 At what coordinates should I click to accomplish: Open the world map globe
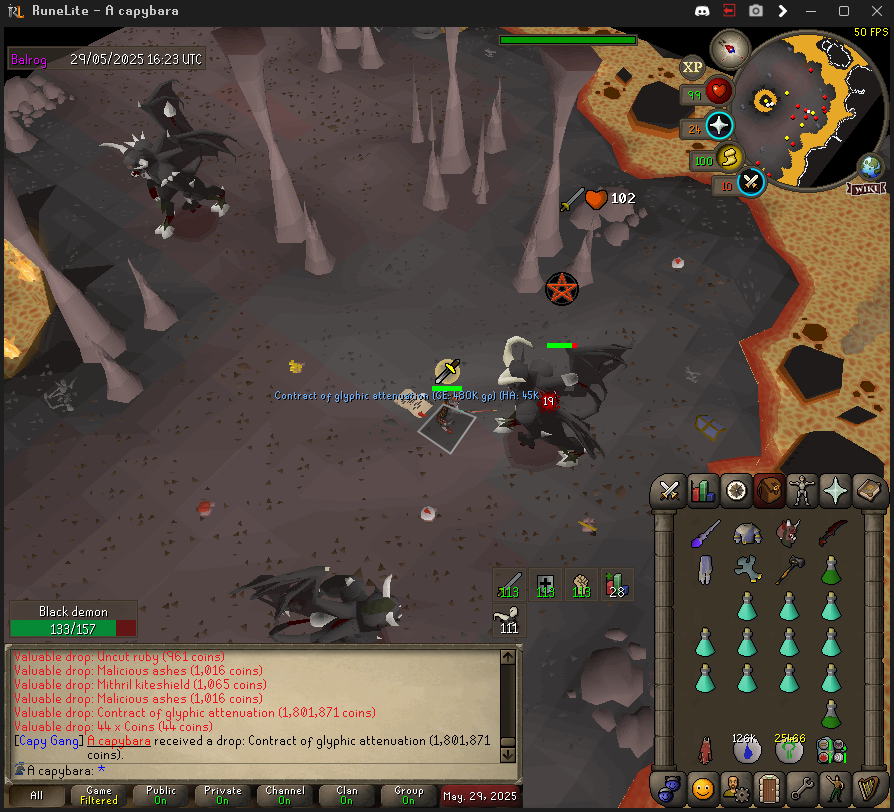870,166
